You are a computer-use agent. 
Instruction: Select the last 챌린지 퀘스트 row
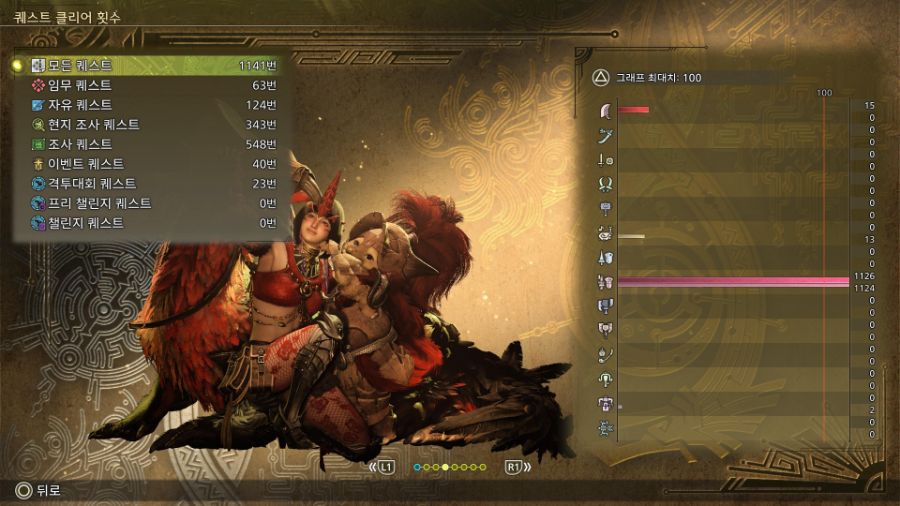pos(150,223)
